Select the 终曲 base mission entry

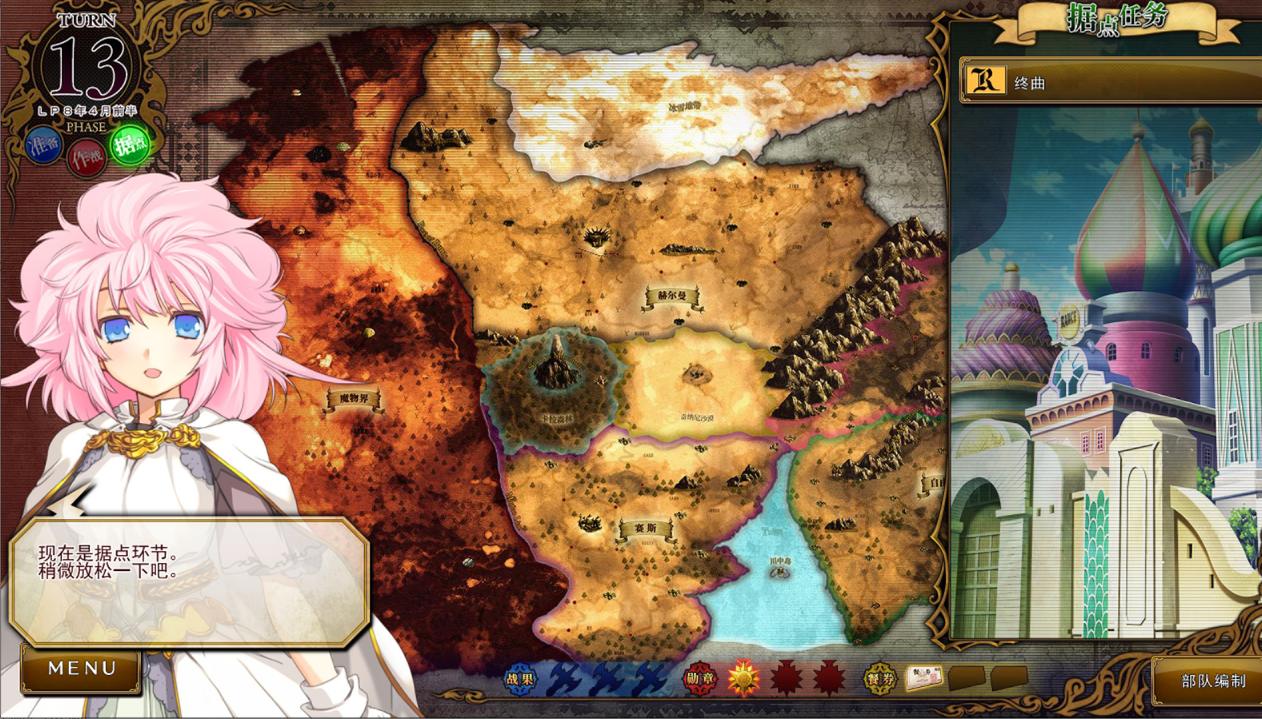(1110, 81)
